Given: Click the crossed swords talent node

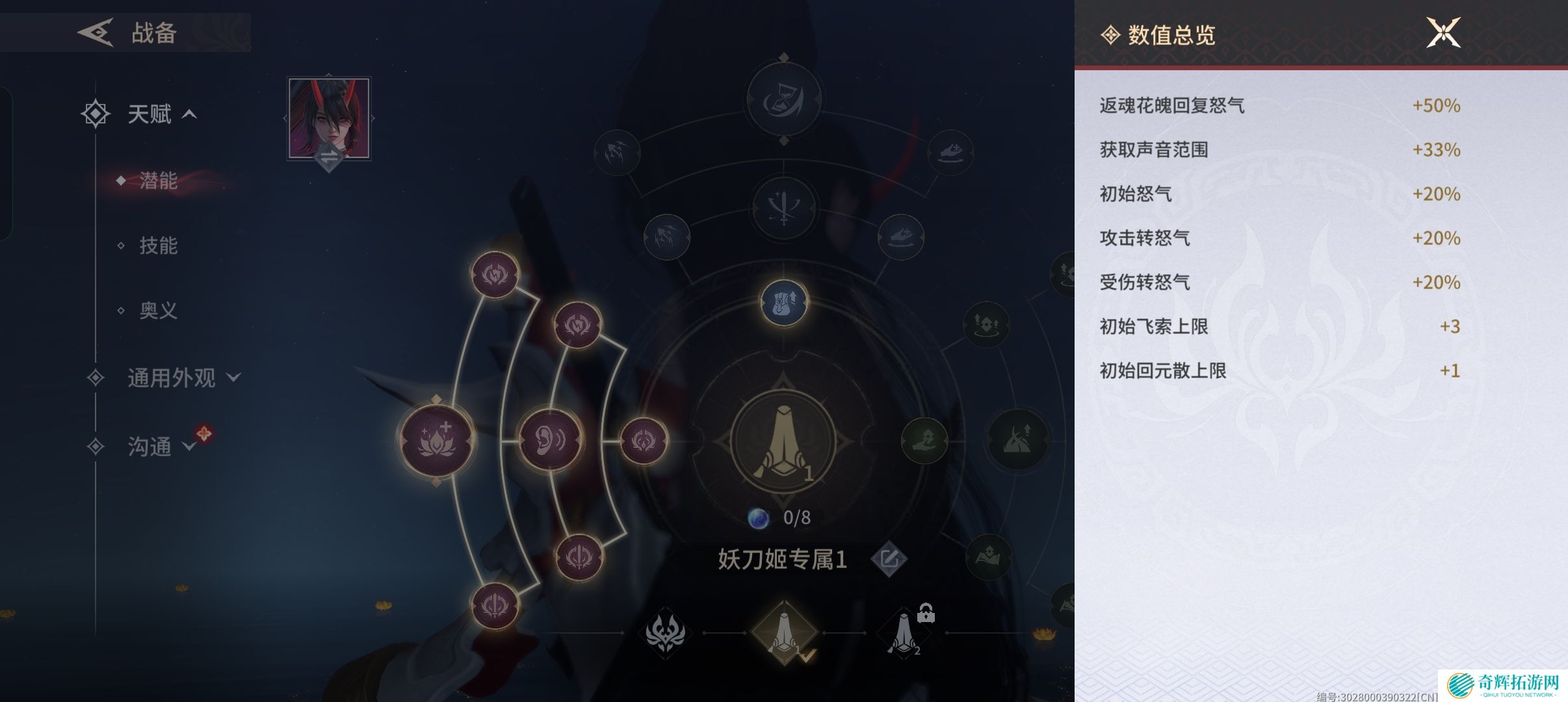Looking at the screenshot, I should [x=783, y=207].
